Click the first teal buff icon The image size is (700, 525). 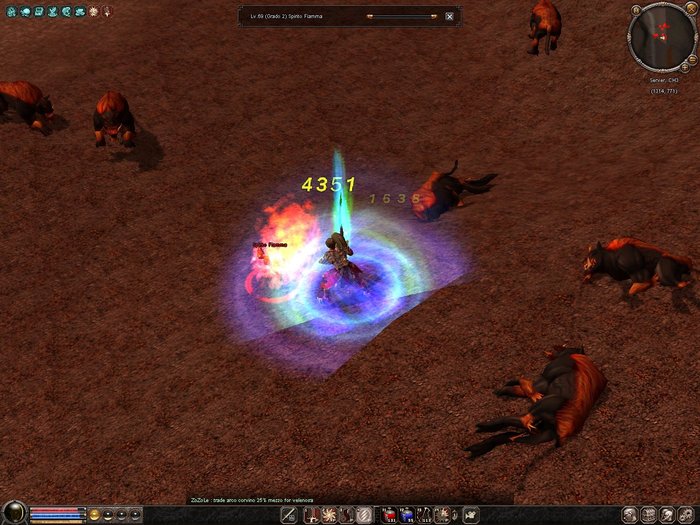(9, 10)
